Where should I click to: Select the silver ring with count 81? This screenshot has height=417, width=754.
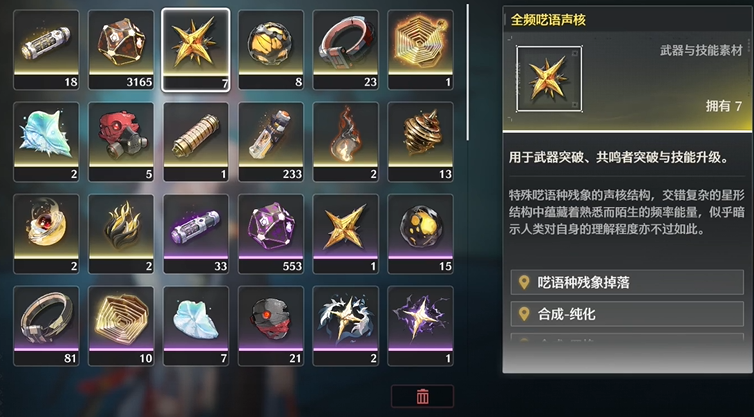pos(46,320)
